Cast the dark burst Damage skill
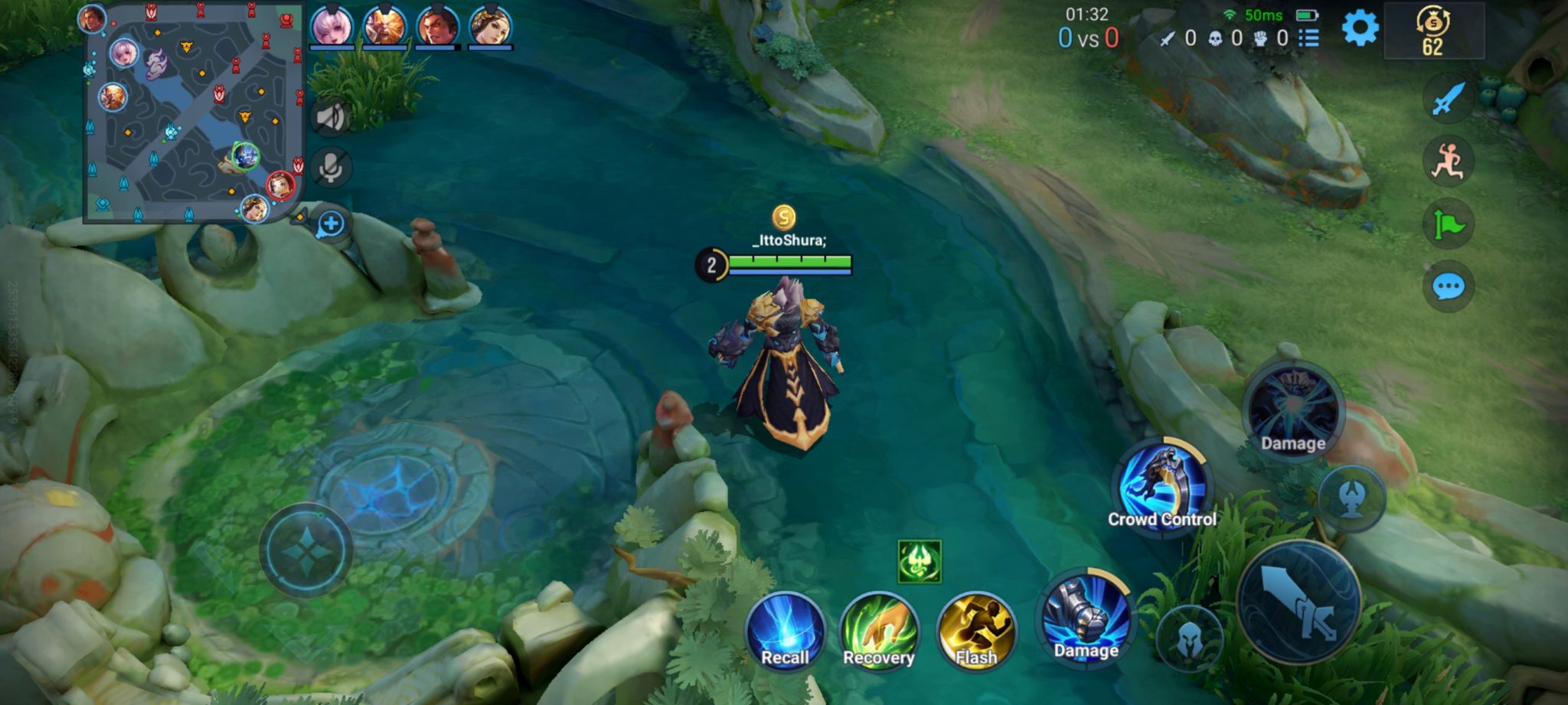The width and height of the screenshot is (1568, 705). click(1293, 411)
